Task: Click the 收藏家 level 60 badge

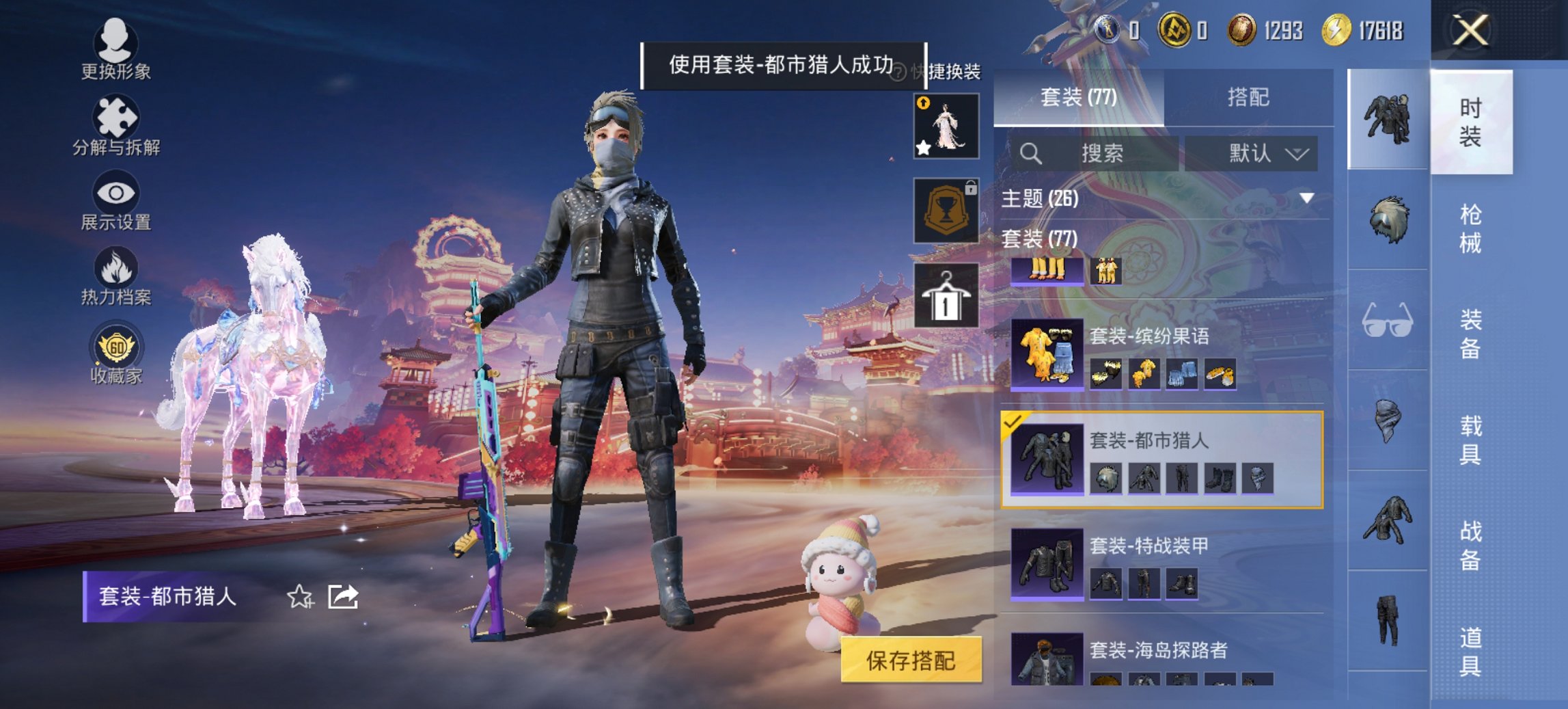Action: [x=116, y=350]
